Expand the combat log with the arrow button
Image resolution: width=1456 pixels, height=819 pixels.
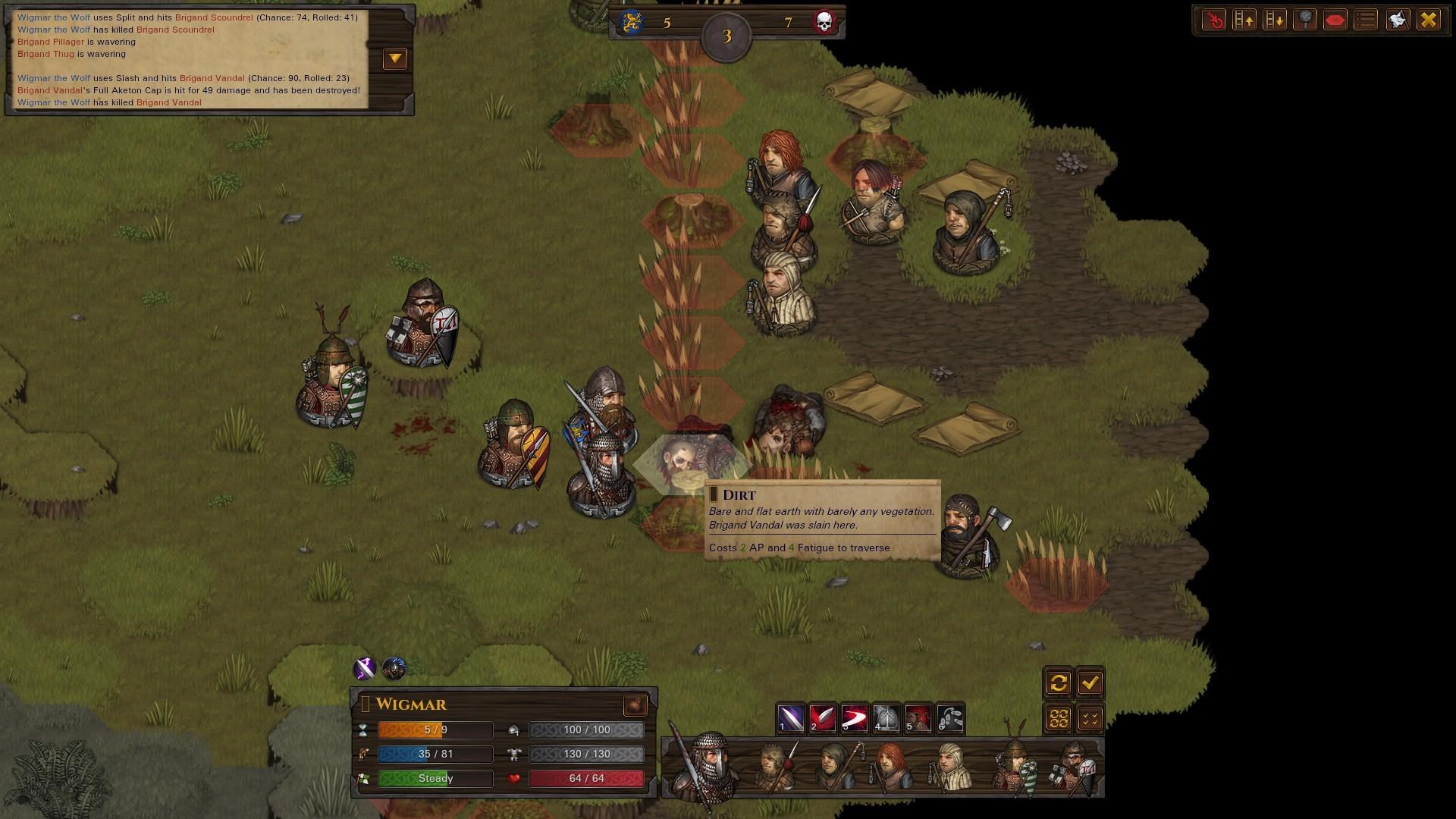[x=395, y=58]
